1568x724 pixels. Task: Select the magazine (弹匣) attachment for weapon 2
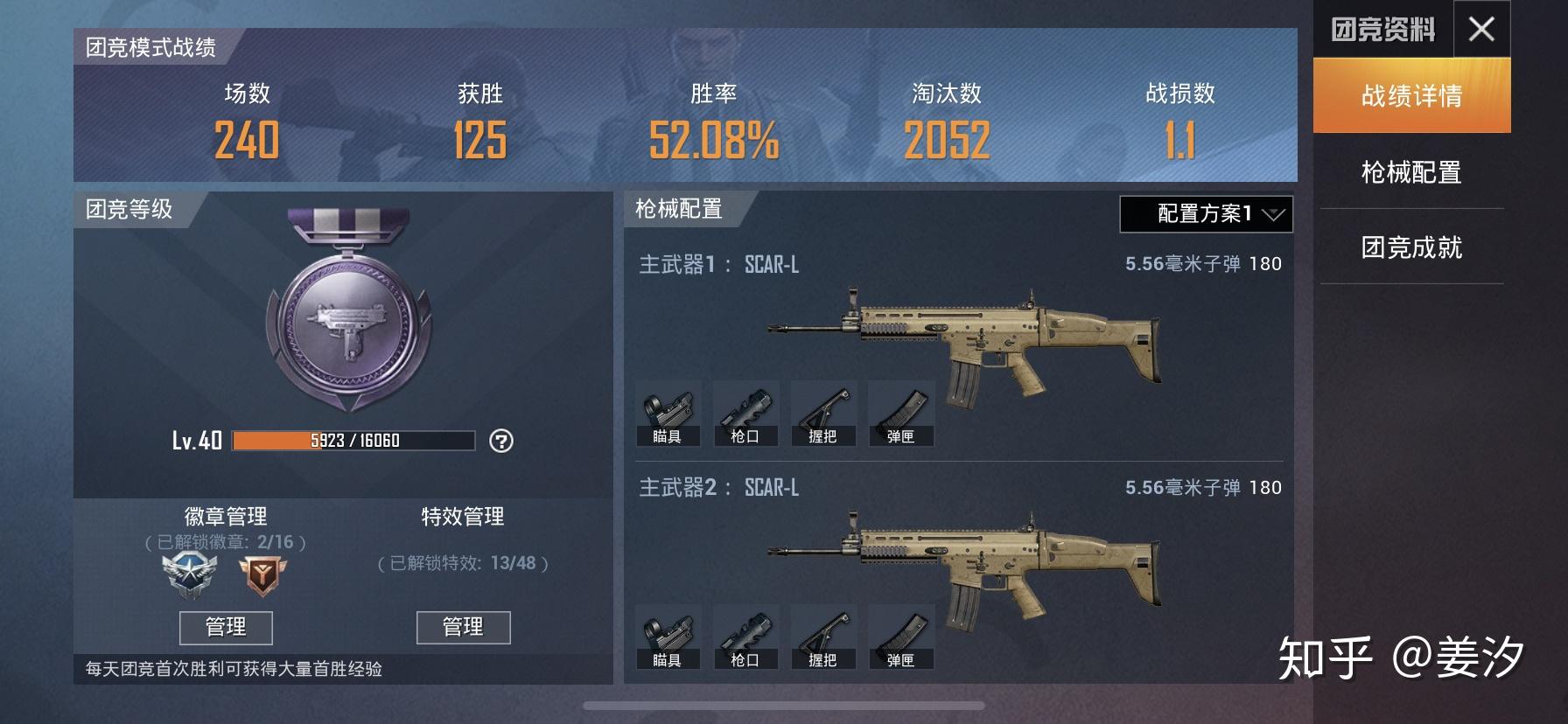(901, 636)
